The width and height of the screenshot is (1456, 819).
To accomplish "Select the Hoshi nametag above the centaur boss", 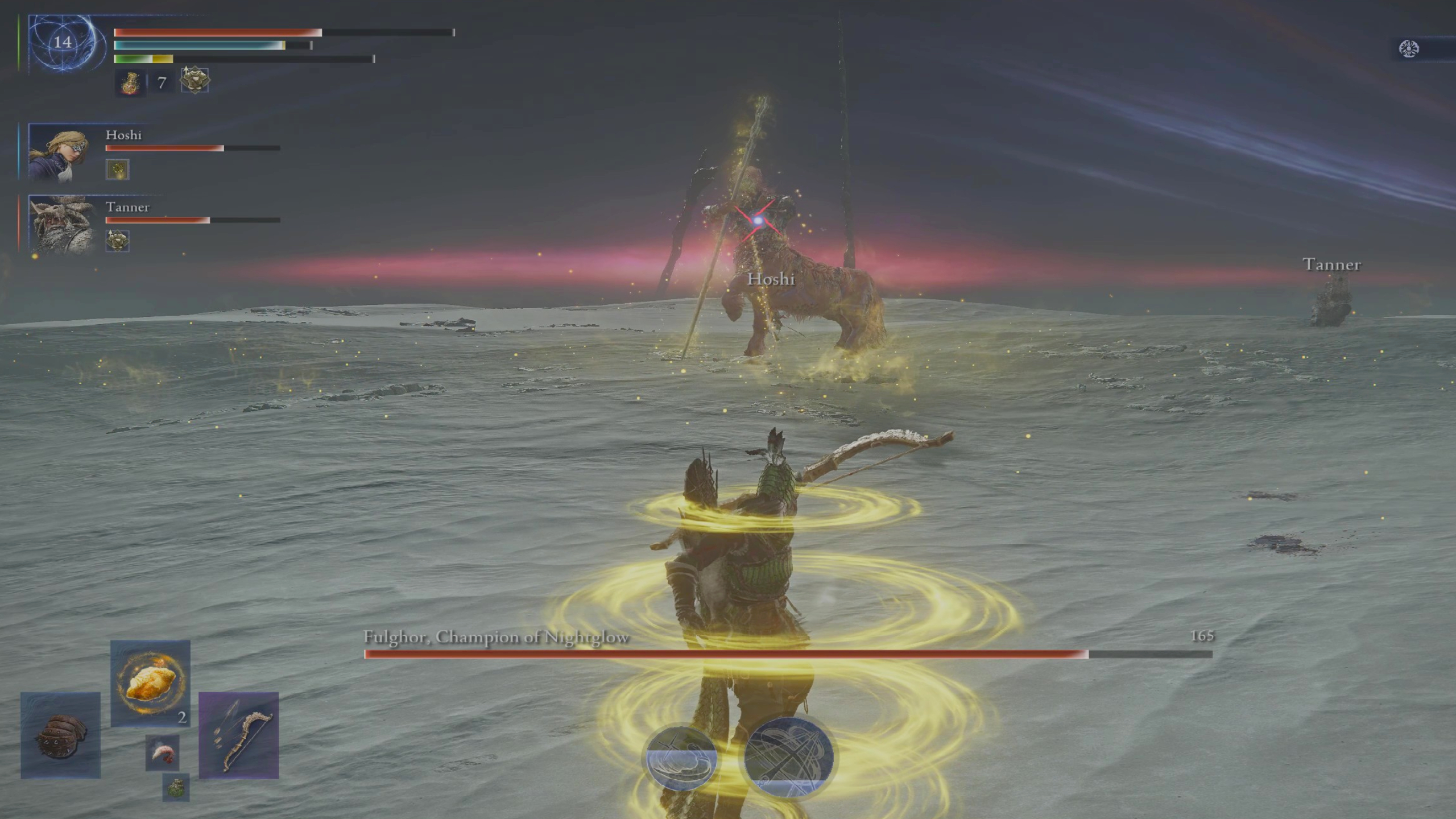I will point(772,280).
